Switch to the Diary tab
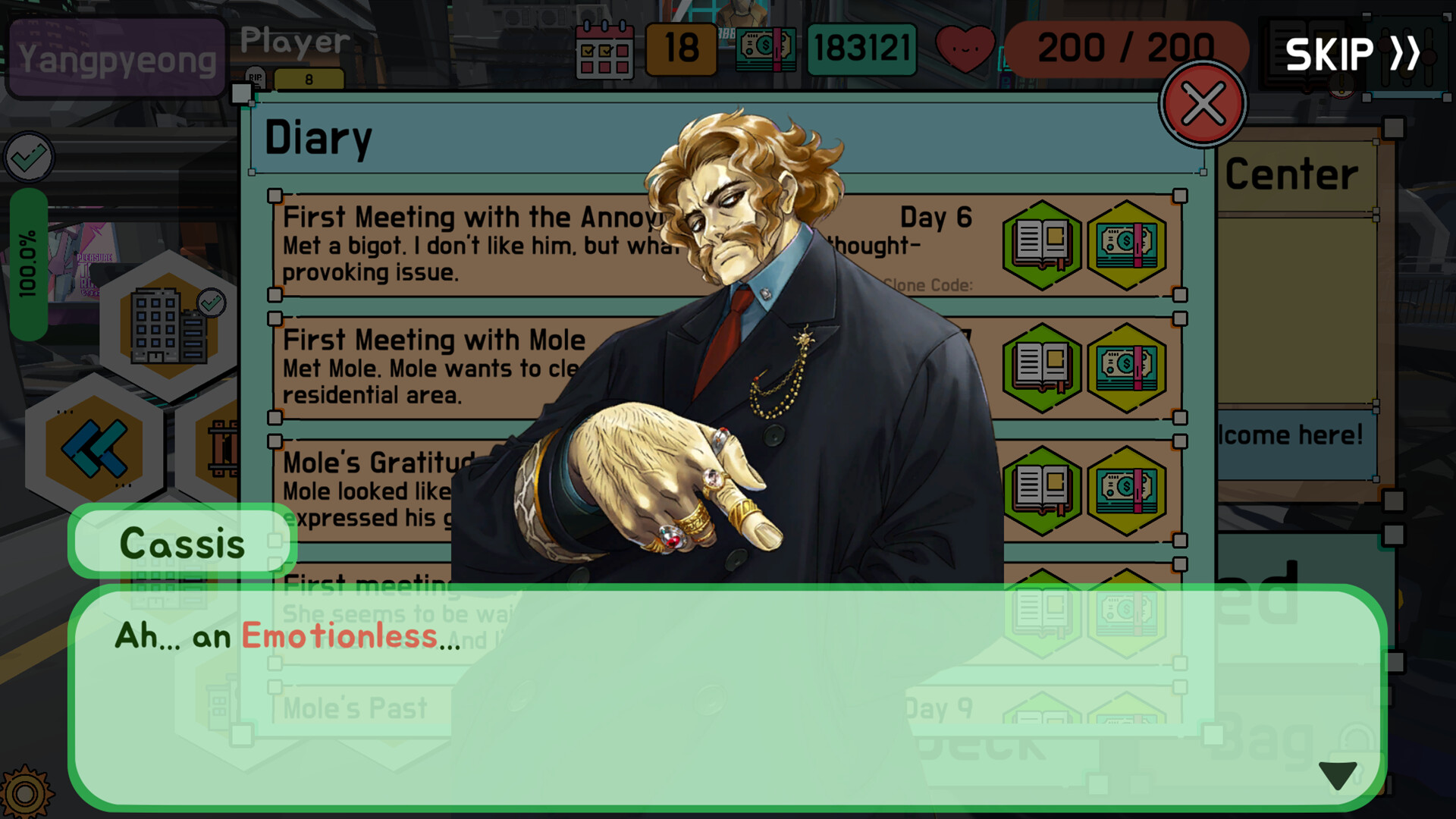 (x=318, y=136)
